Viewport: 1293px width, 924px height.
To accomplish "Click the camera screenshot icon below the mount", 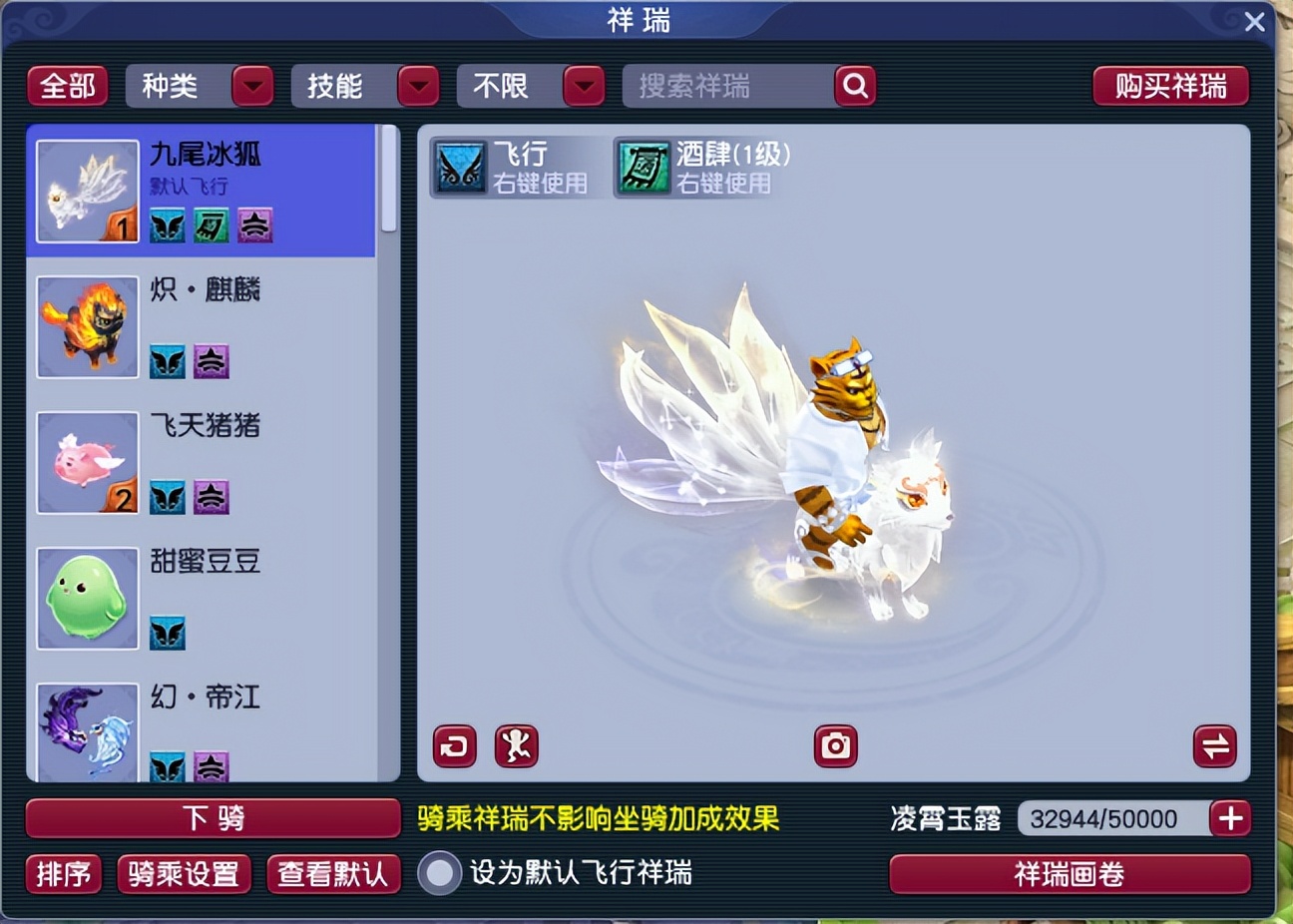I will pyautogui.click(x=834, y=746).
